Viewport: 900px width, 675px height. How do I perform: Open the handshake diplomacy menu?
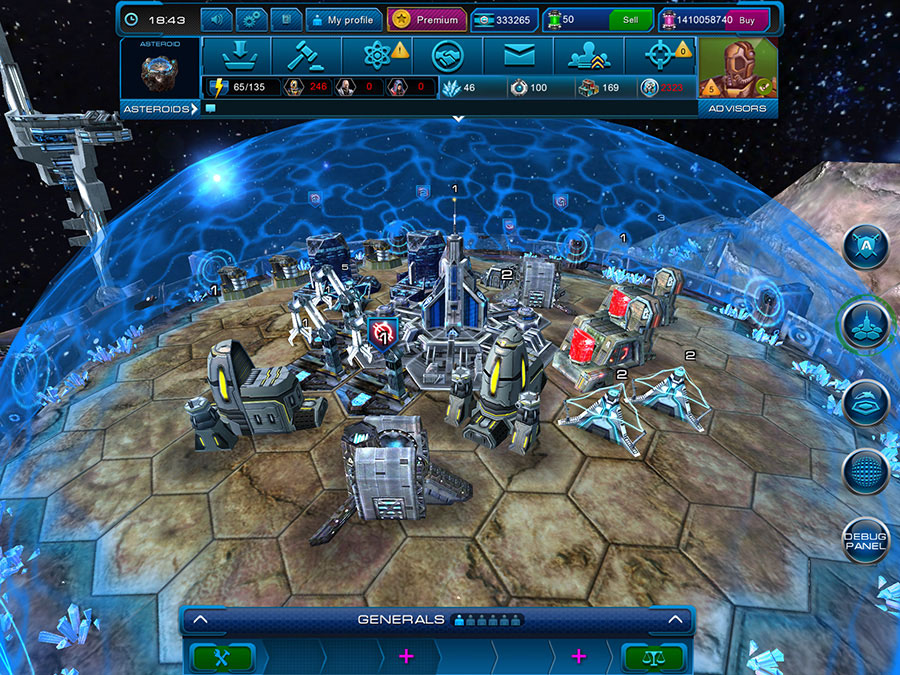point(448,56)
